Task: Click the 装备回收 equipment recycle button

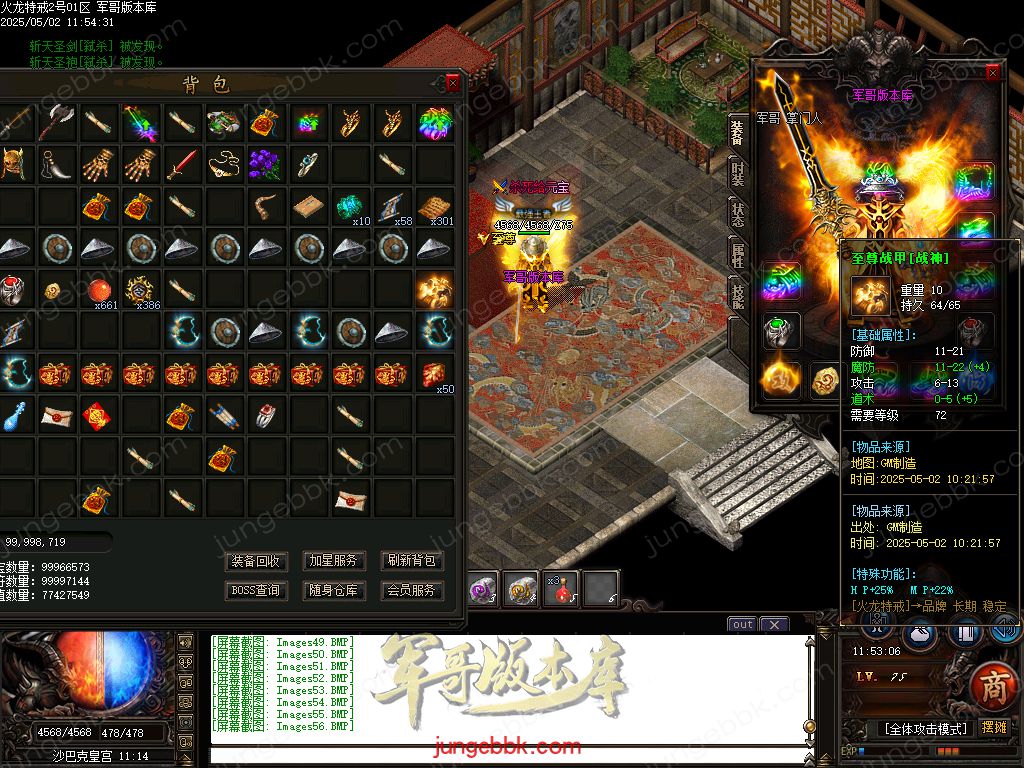Action: tap(257, 561)
